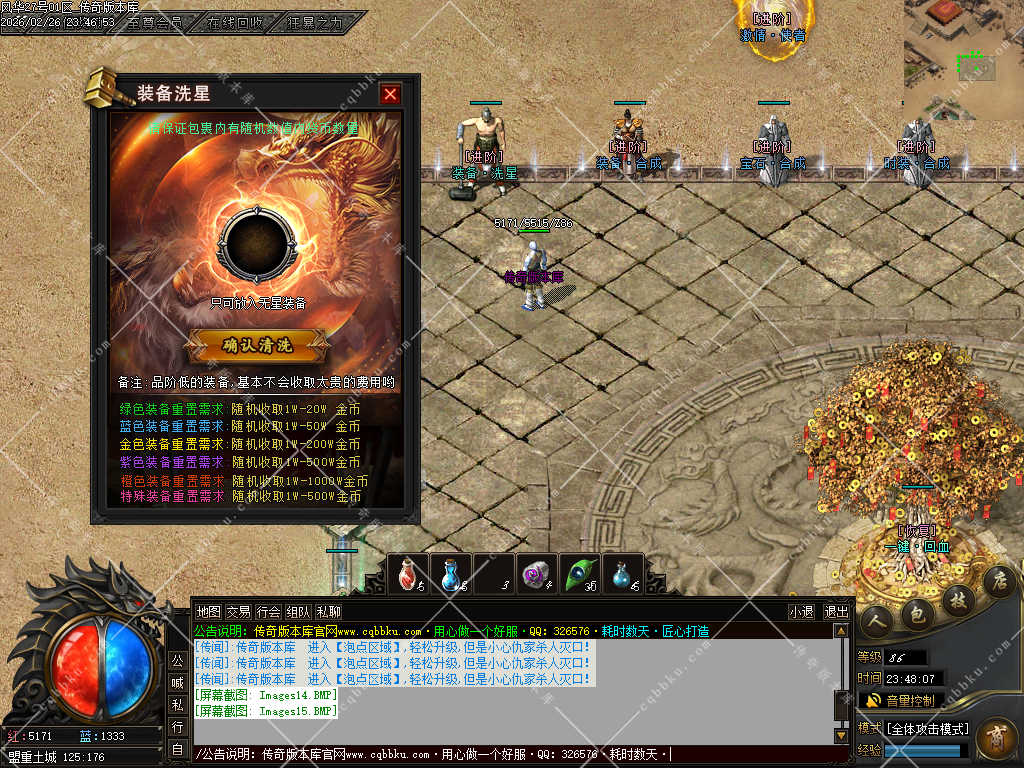Click the minimap in the corner
This screenshot has height=768, width=1024.
pos(963,60)
